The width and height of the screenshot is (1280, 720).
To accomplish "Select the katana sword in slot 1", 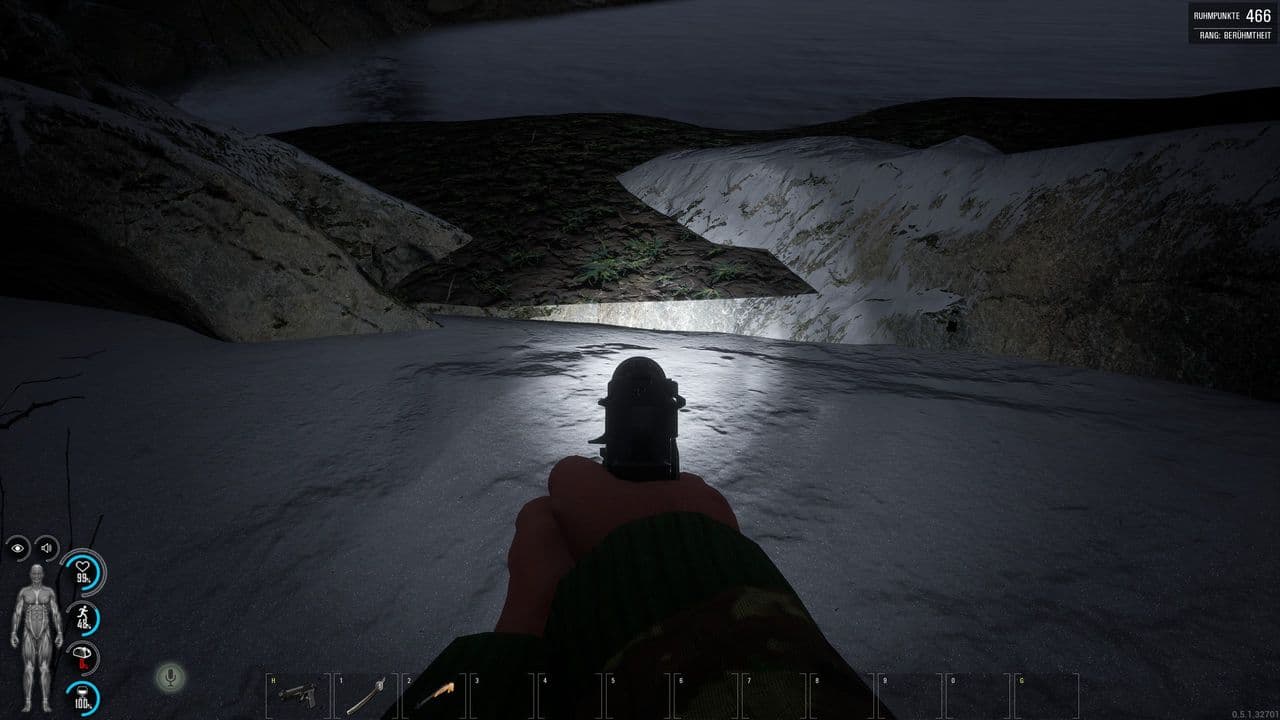I will coord(365,695).
